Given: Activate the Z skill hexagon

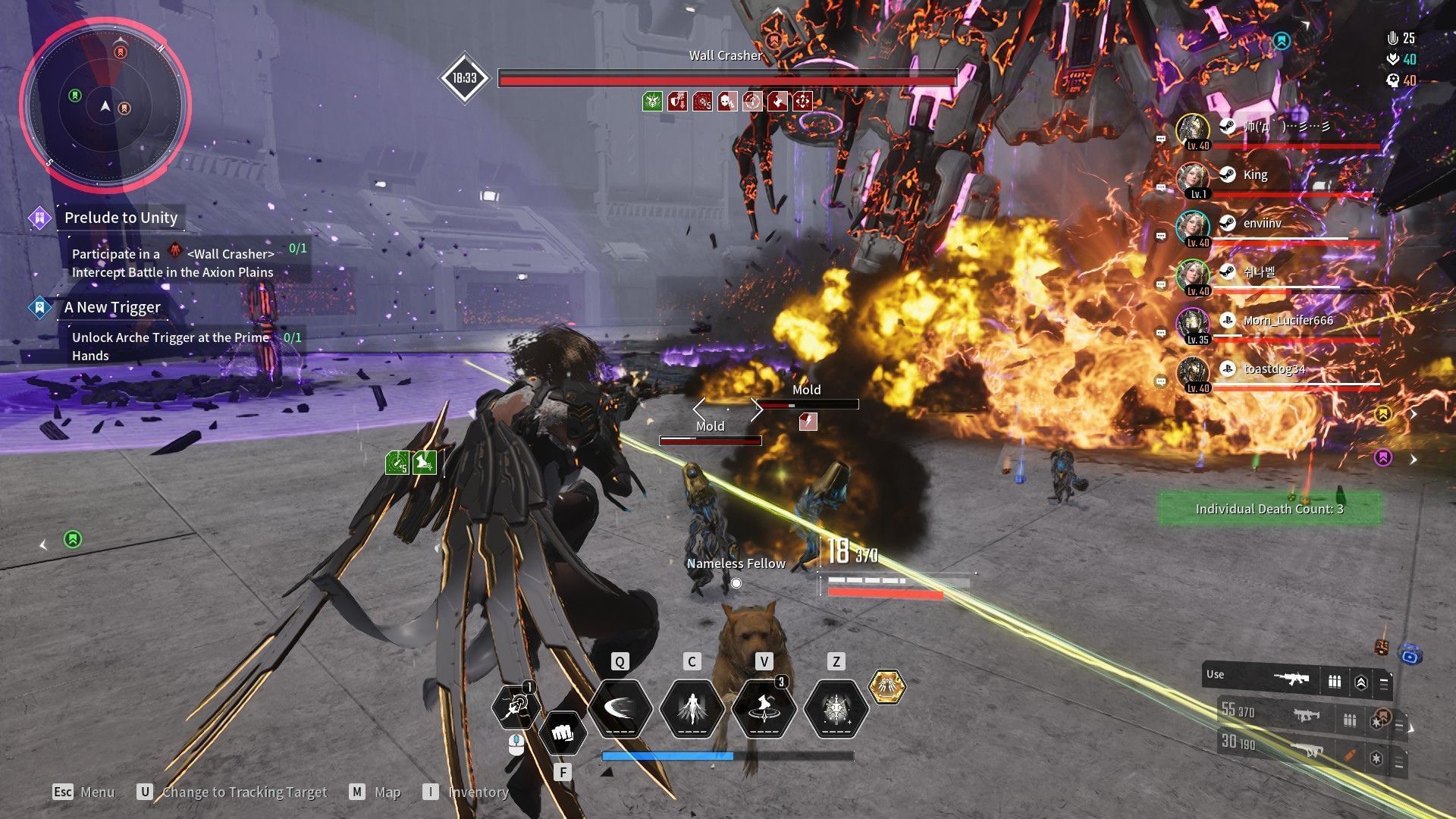Looking at the screenshot, I should coord(836,709).
